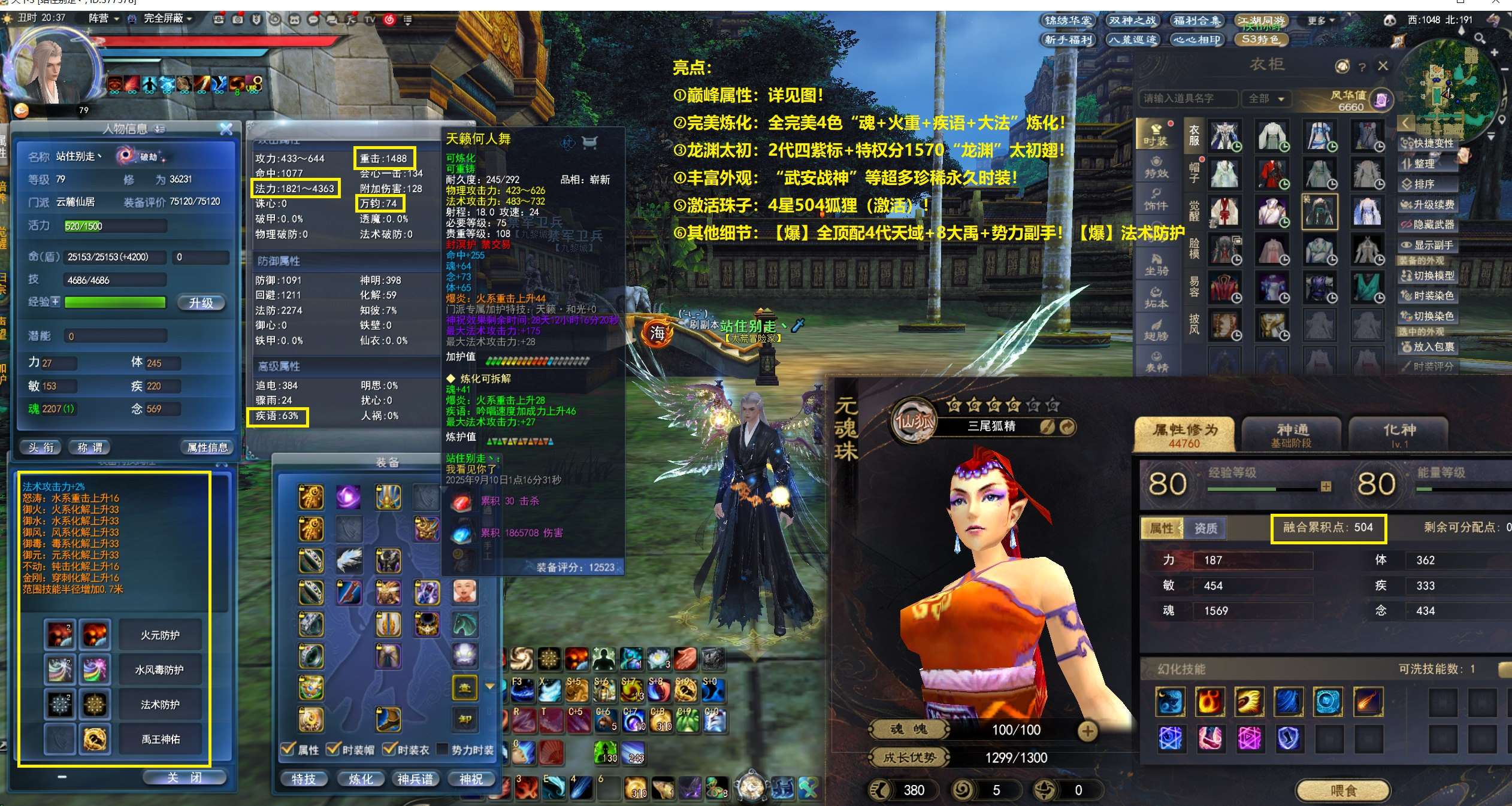
Task: Select the 神祝 tab
Action: pyautogui.click(x=471, y=778)
